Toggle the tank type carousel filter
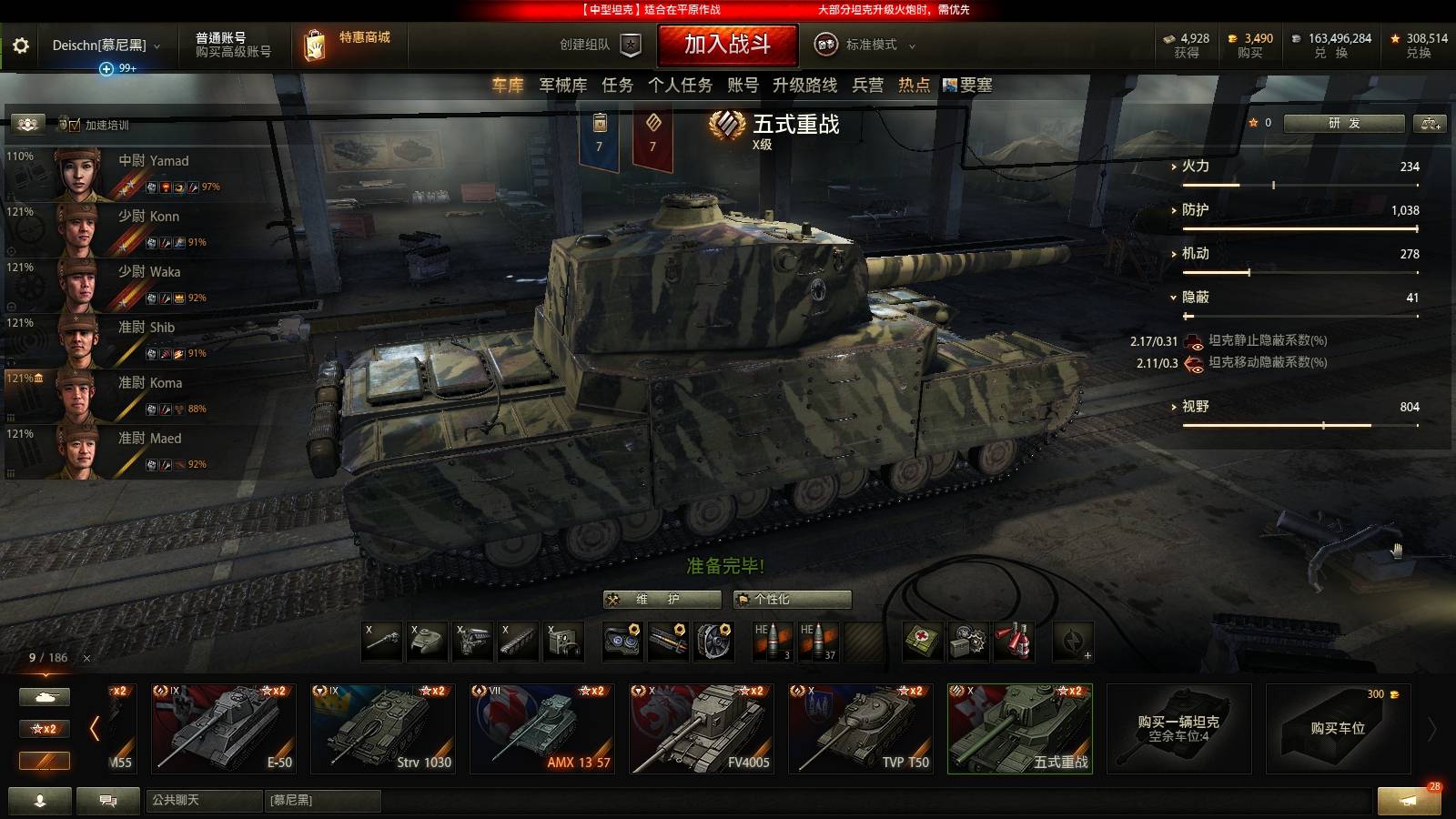The height and width of the screenshot is (819, 1456). coord(44,695)
